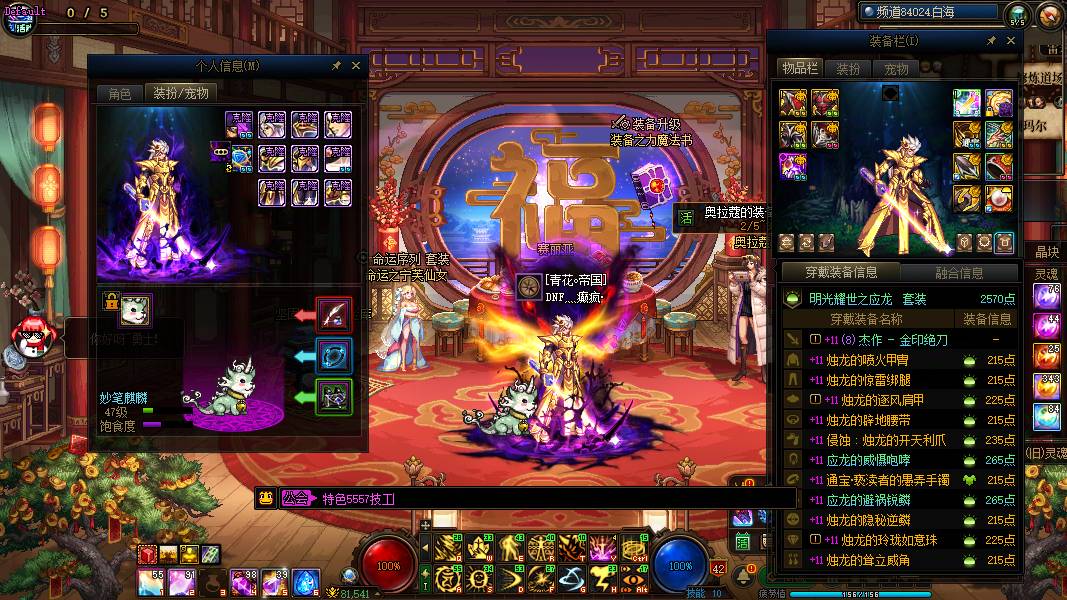Switch to the 角色 tab
Viewport: 1067px width, 600px height.
[119, 93]
